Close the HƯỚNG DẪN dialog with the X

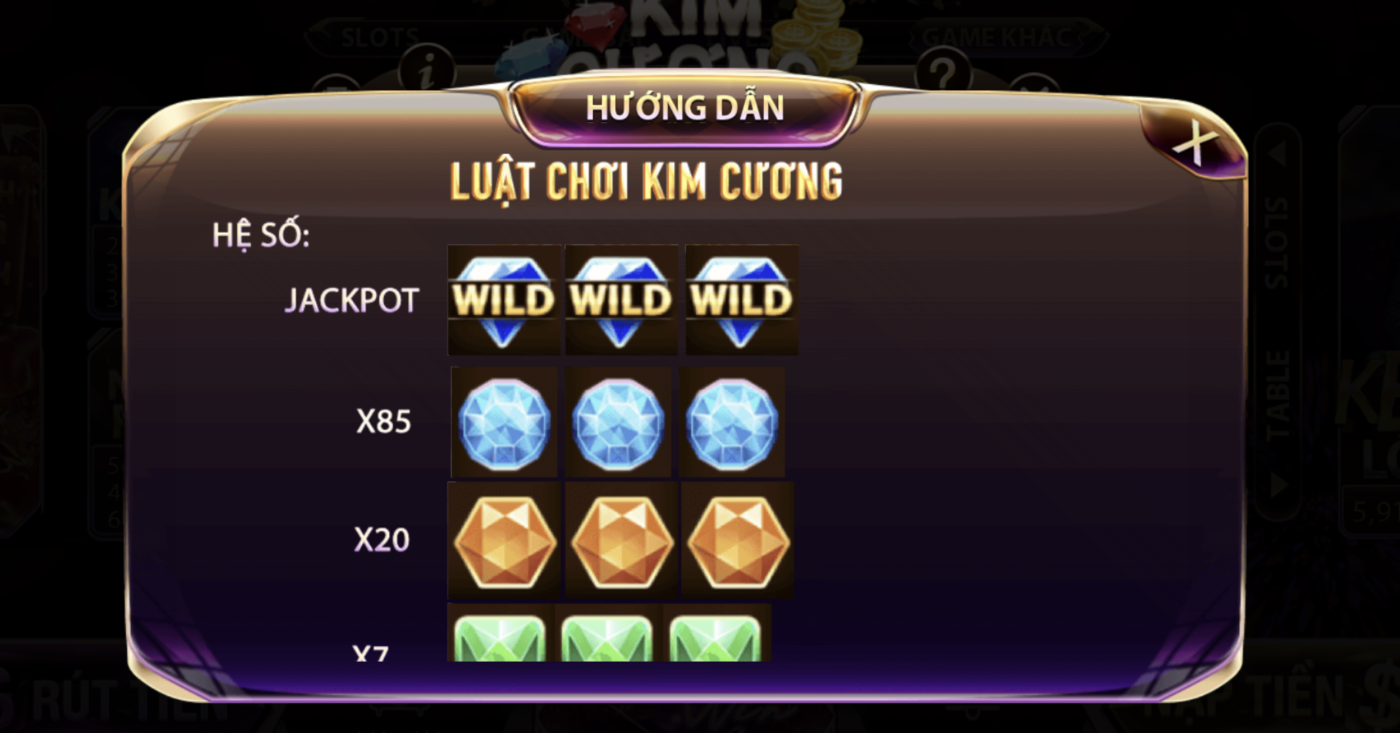click(1196, 141)
